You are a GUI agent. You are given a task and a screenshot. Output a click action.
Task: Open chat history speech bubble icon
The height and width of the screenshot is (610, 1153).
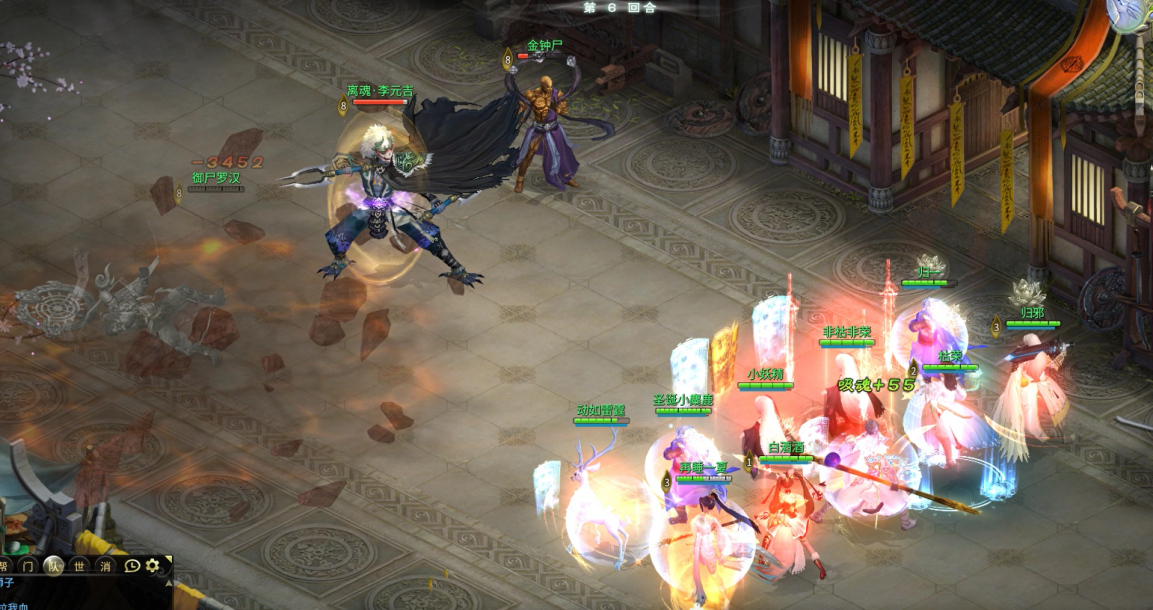(x=132, y=566)
